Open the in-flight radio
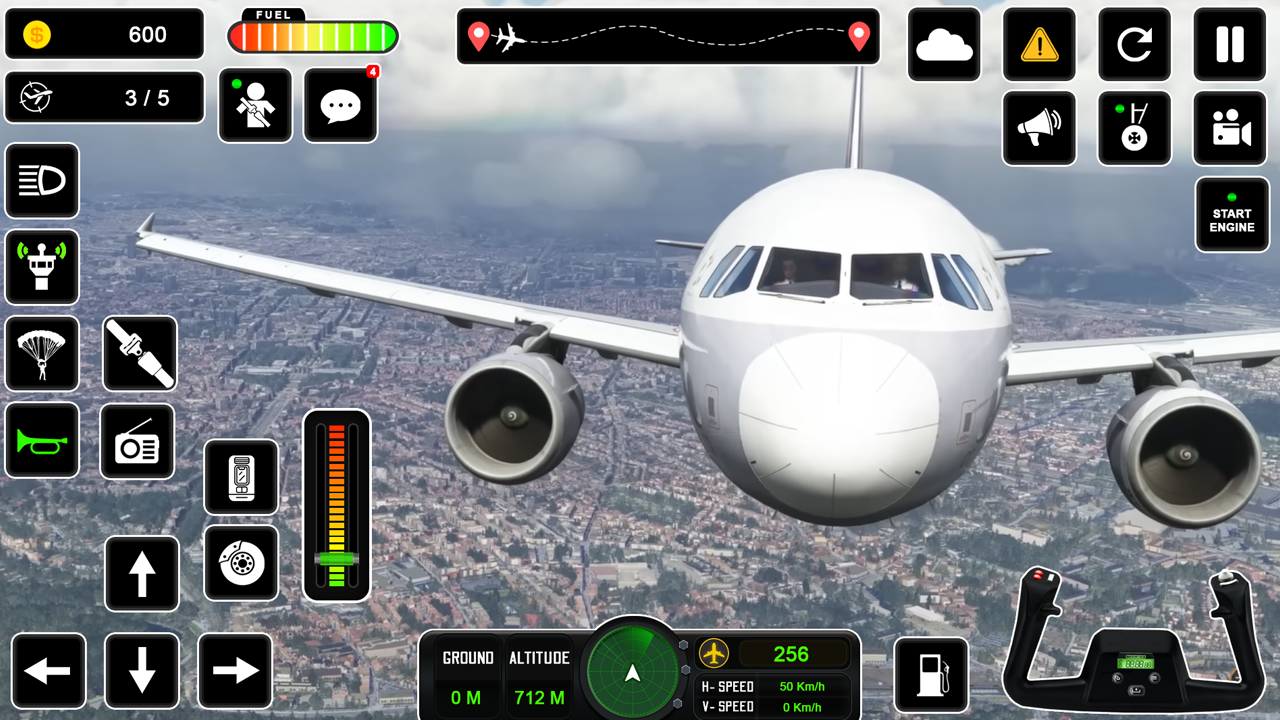Image resolution: width=1280 pixels, height=720 pixels. tap(137, 441)
